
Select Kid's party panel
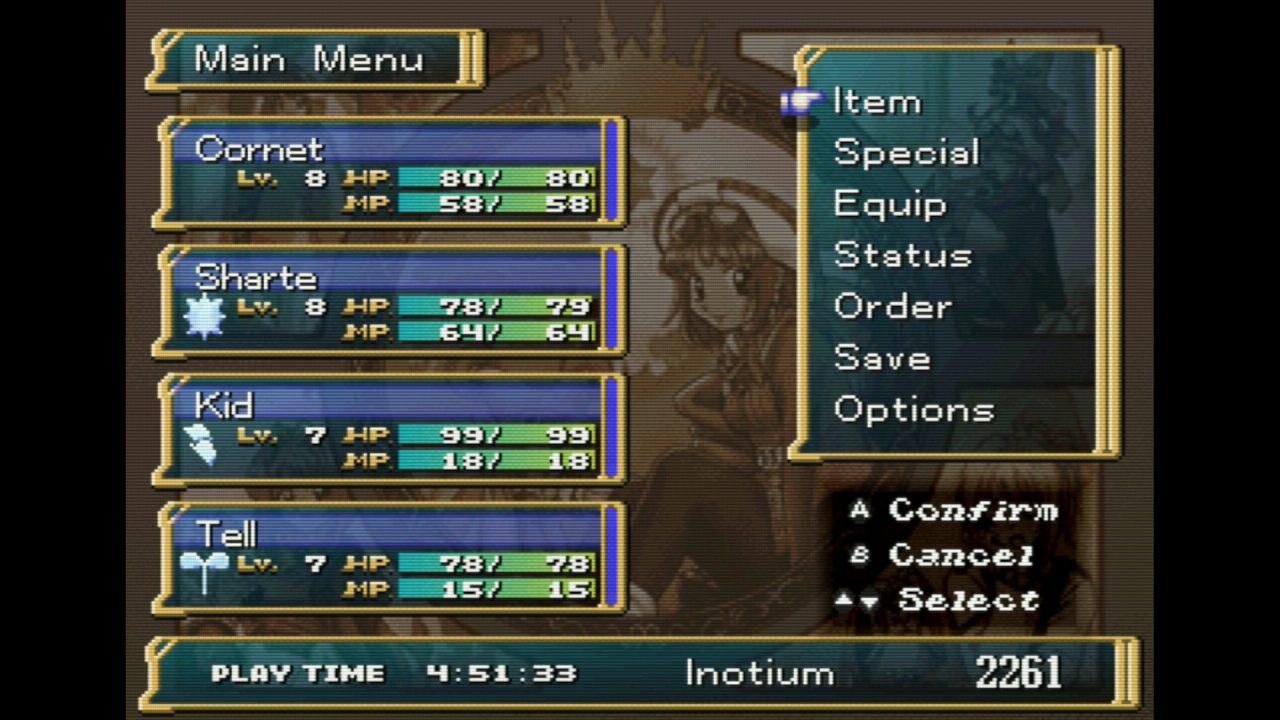point(390,429)
